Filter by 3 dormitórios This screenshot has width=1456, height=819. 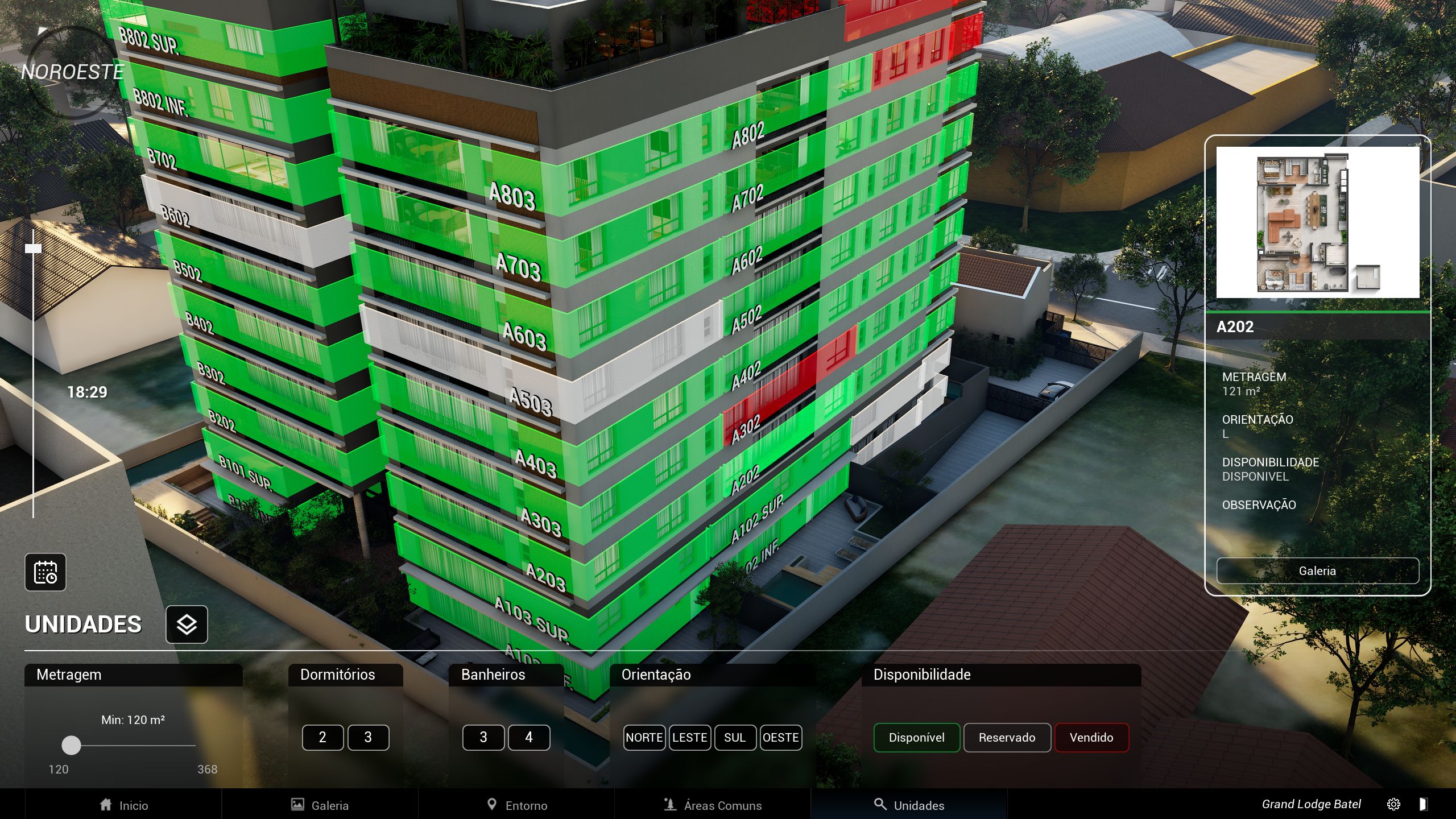tap(368, 738)
